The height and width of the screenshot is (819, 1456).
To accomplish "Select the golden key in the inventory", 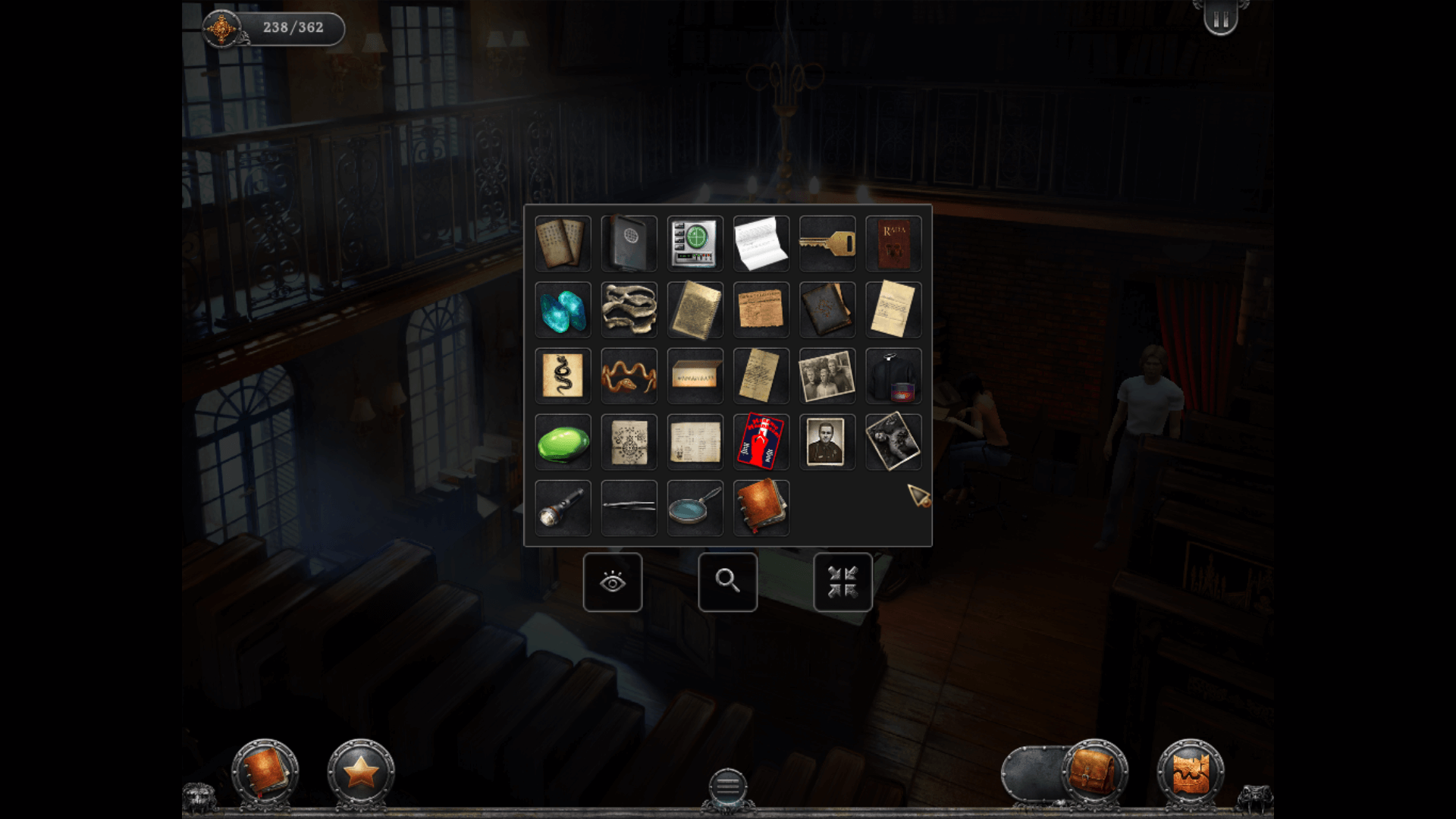I will tap(827, 243).
